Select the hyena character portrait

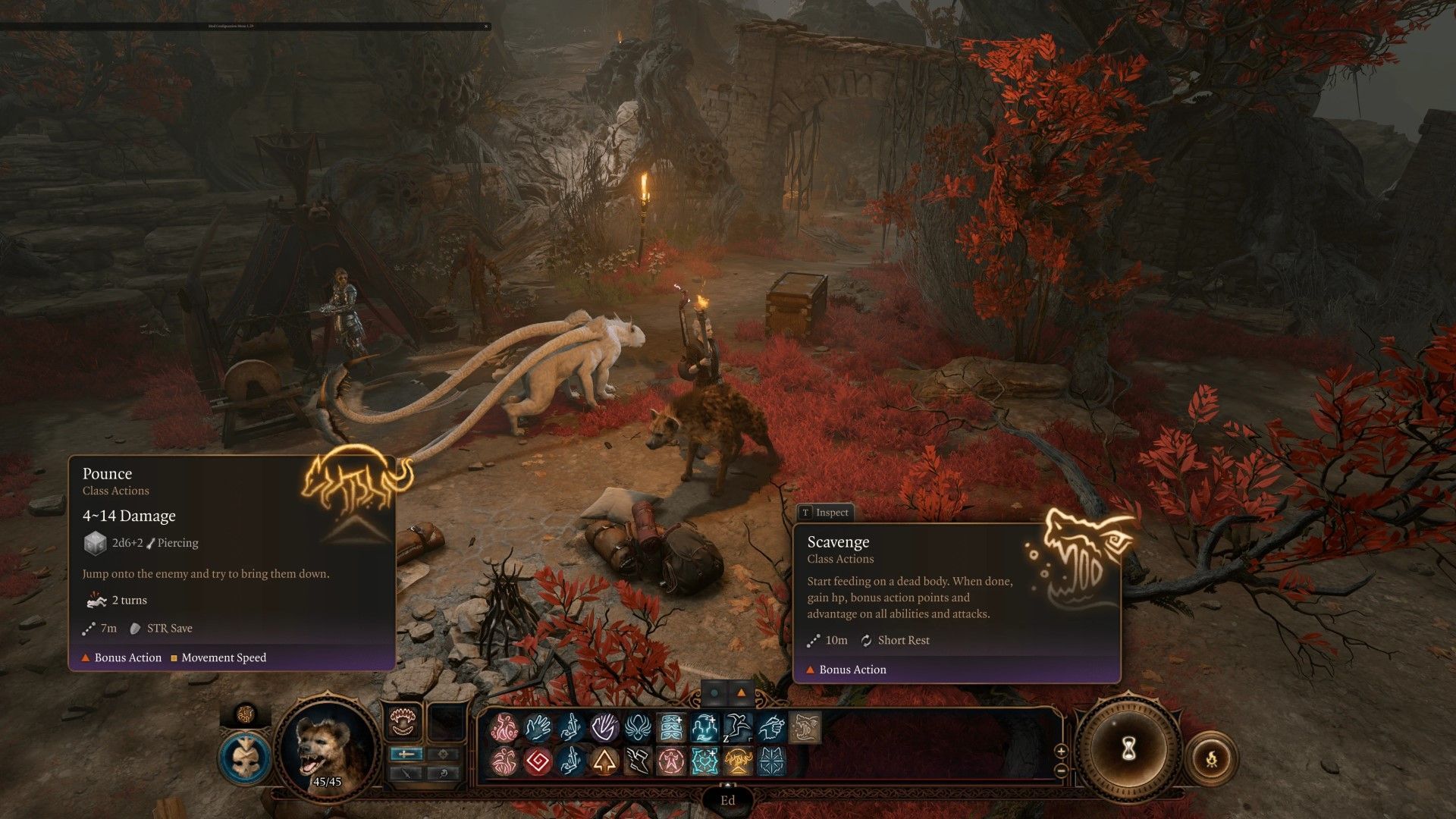328,745
